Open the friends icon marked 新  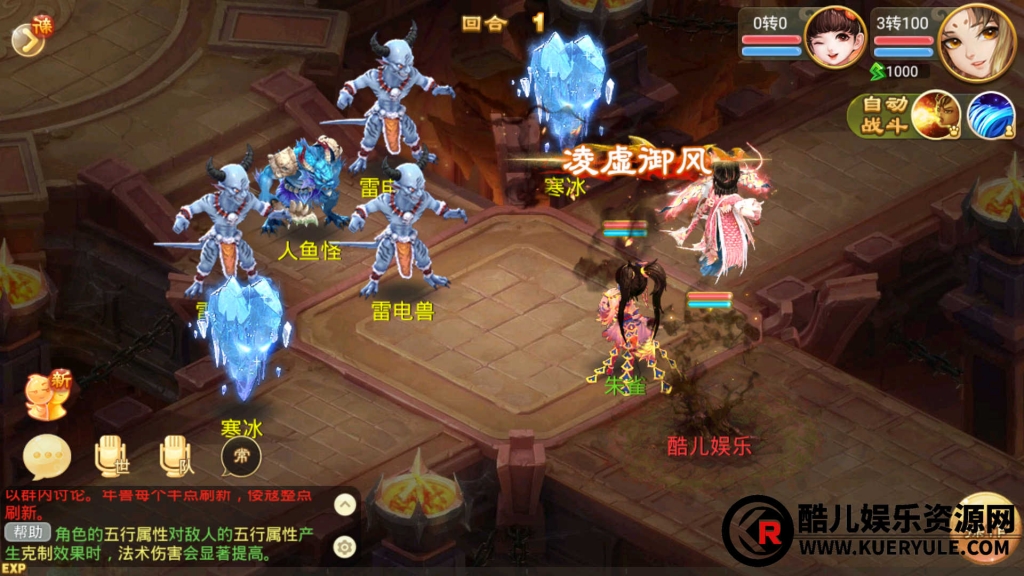(x=46, y=395)
